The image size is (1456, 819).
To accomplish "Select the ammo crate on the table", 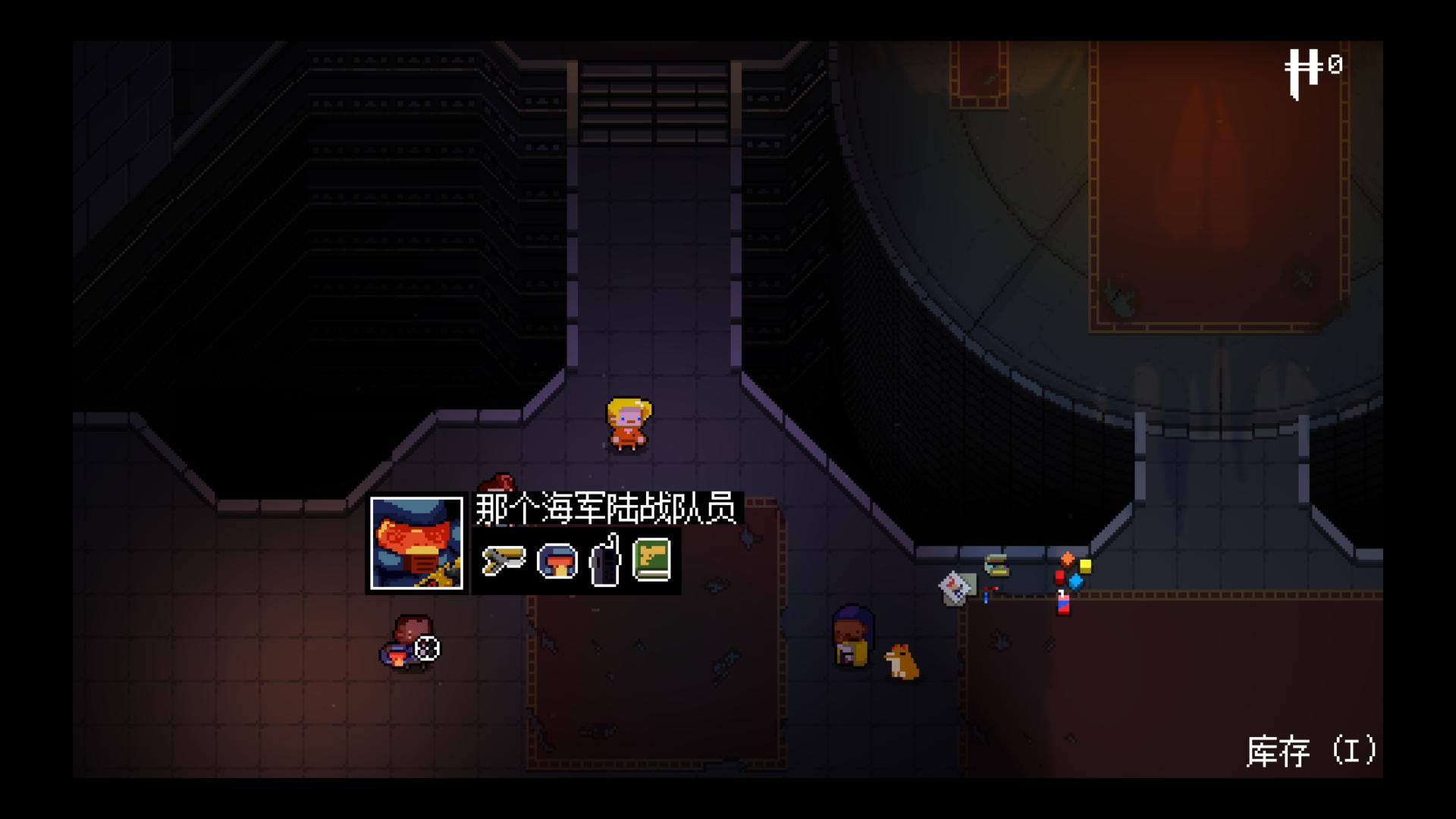I will [996, 566].
